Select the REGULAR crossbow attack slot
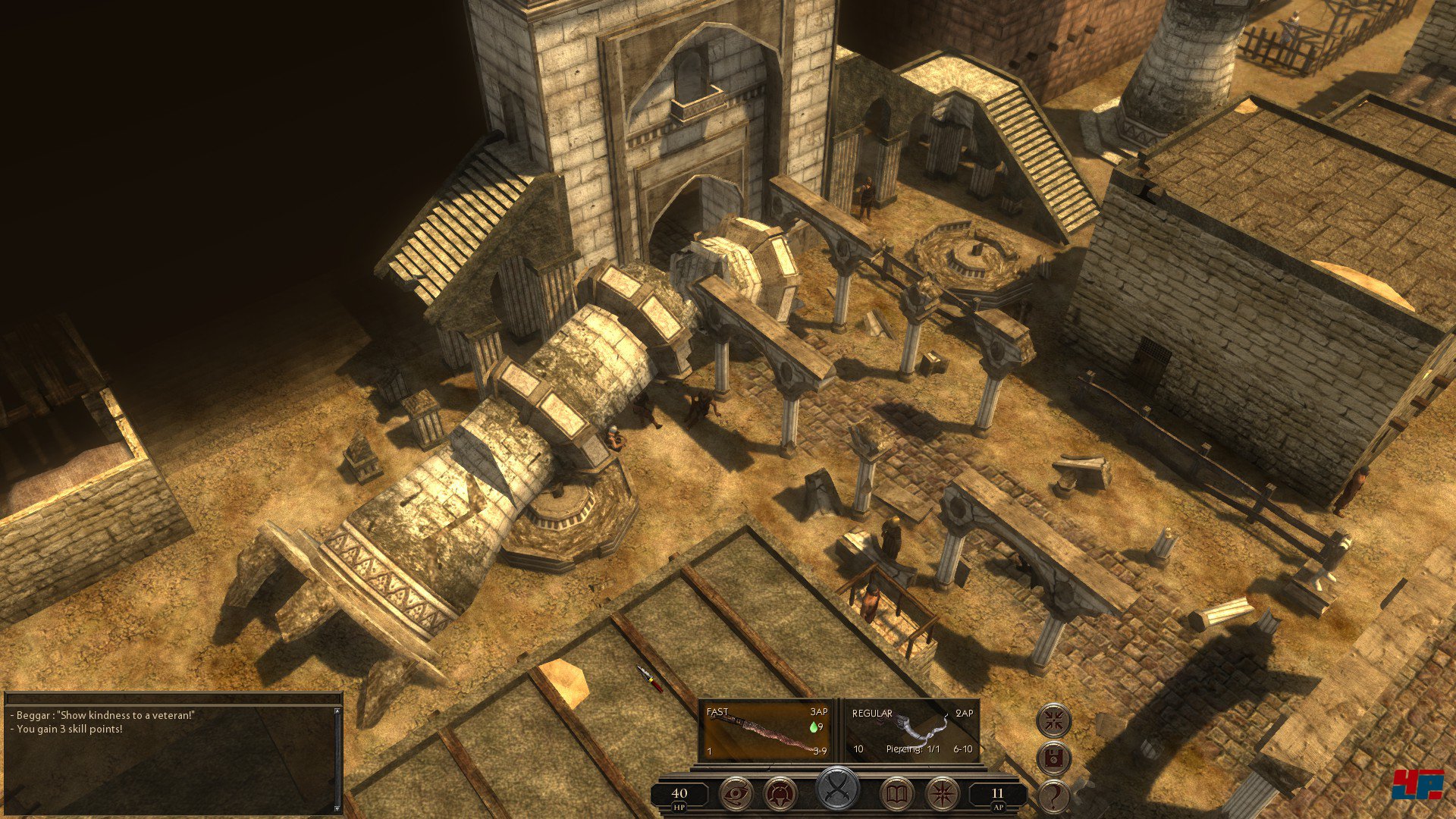The height and width of the screenshot is (819, 1456). (x=912, y=731)
